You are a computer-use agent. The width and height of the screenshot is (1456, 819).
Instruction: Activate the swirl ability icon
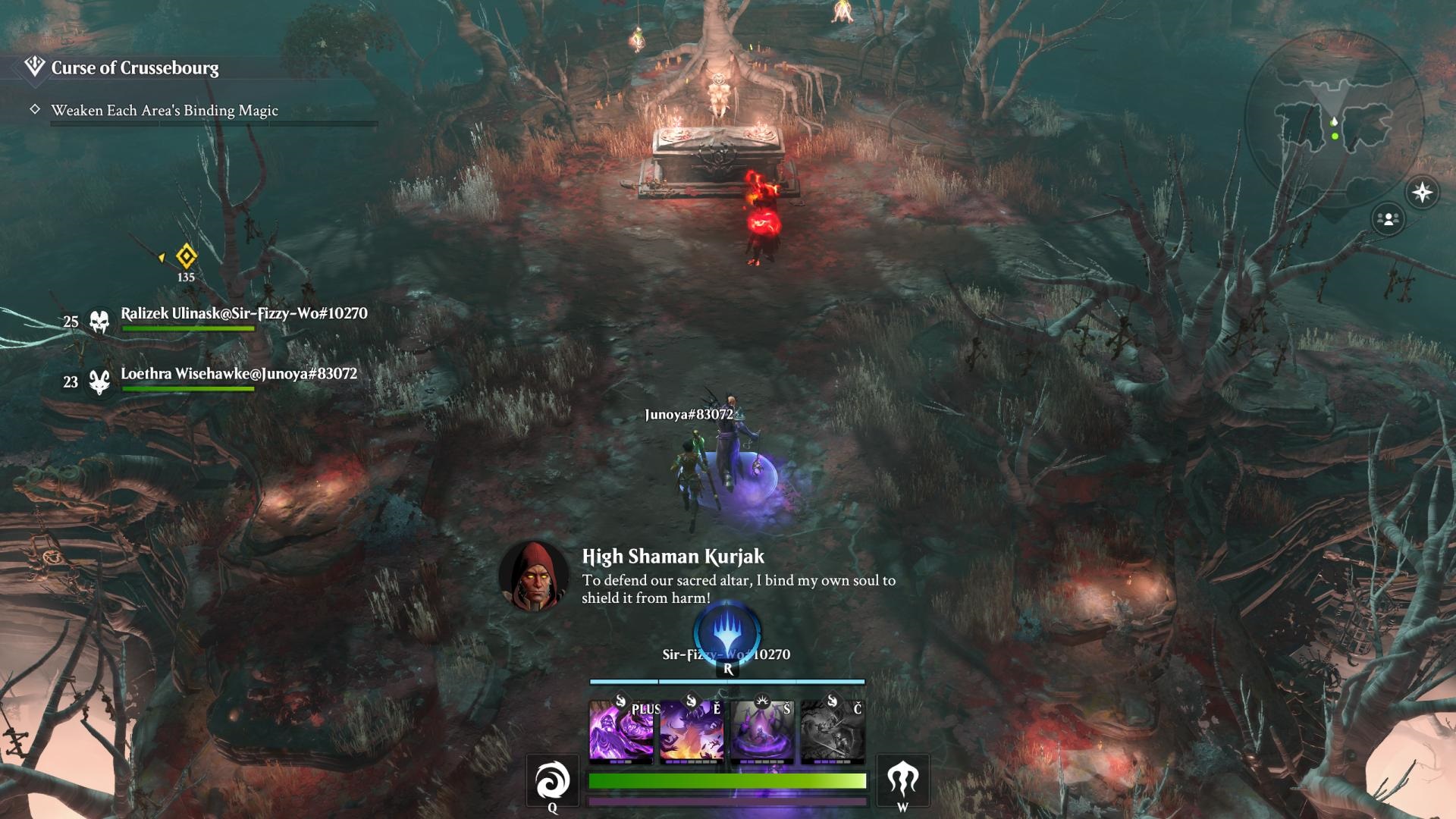(x=552, y=780)
